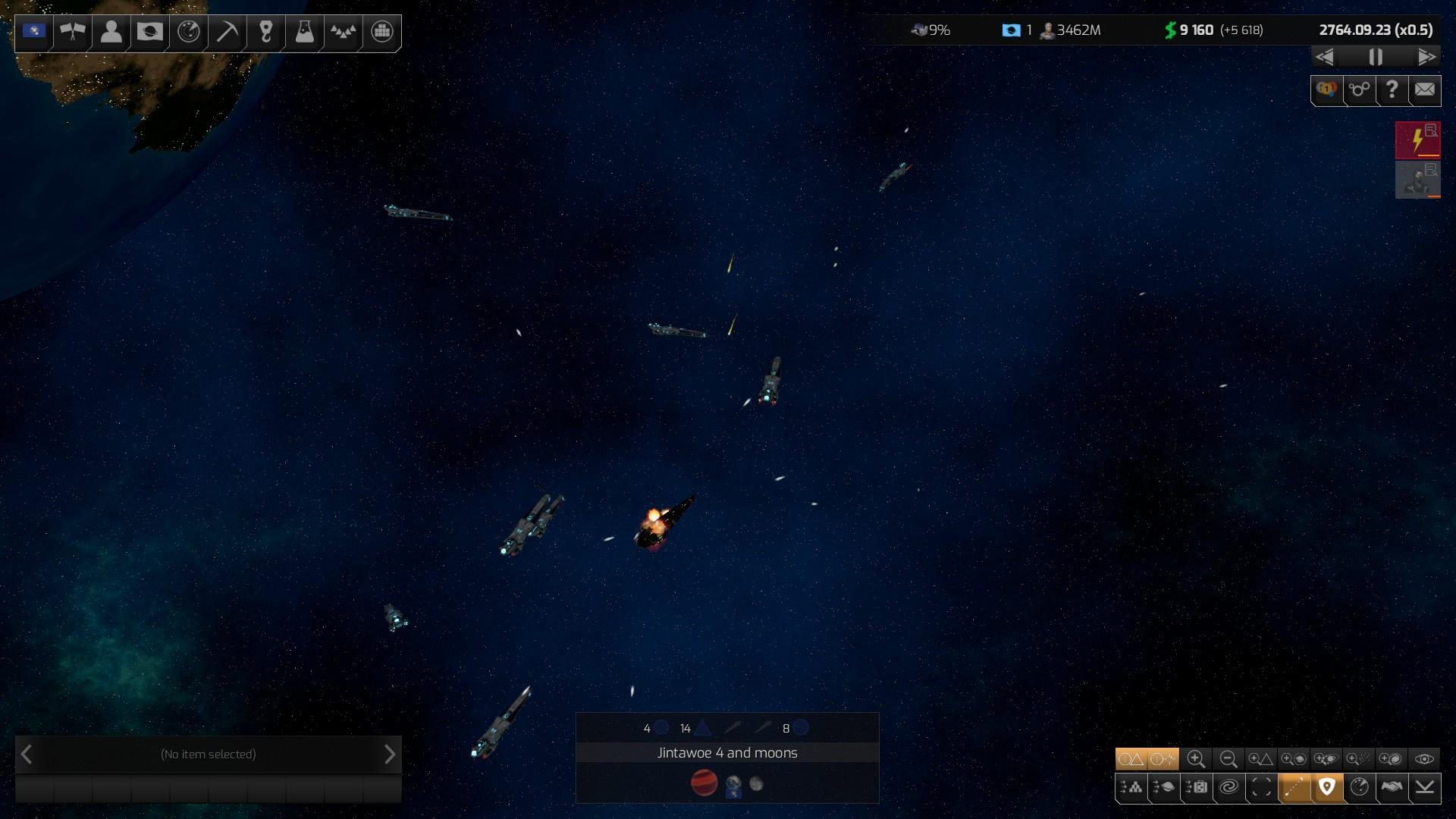Open the character silhouette screen
Screen dimensions: 1456x819
(111, 32)
